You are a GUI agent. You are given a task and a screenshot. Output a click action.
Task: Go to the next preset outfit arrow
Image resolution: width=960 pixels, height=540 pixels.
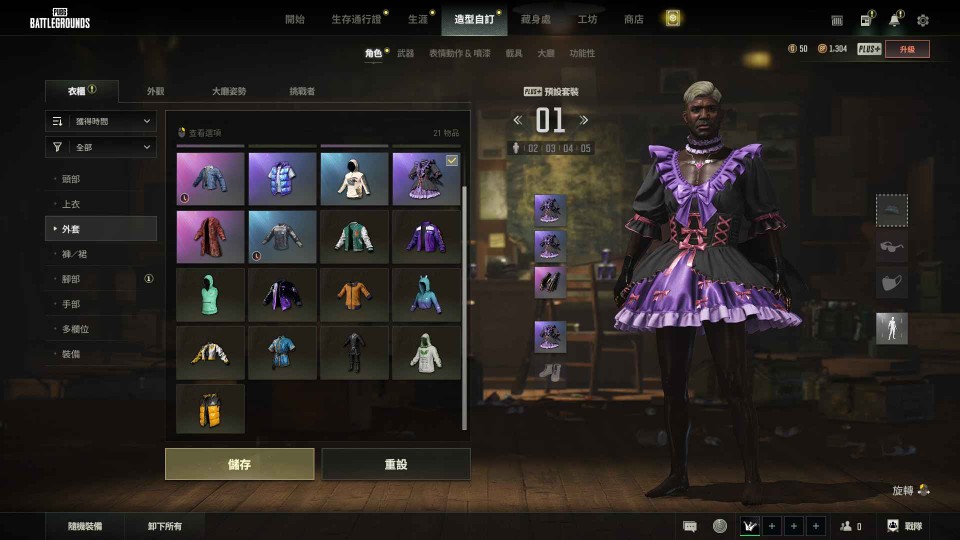click(584, 120)
